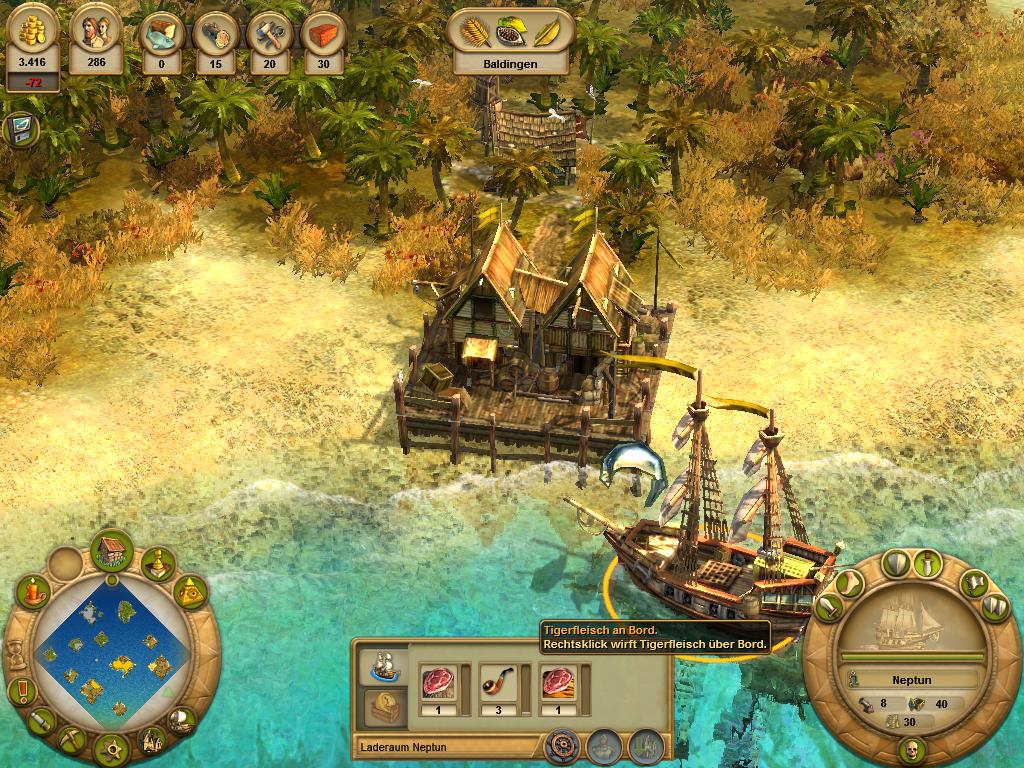The height and width of the screenshot is (768, 1024).
Task: Activate the dagger attack stance icon
Action: (930, 563)
